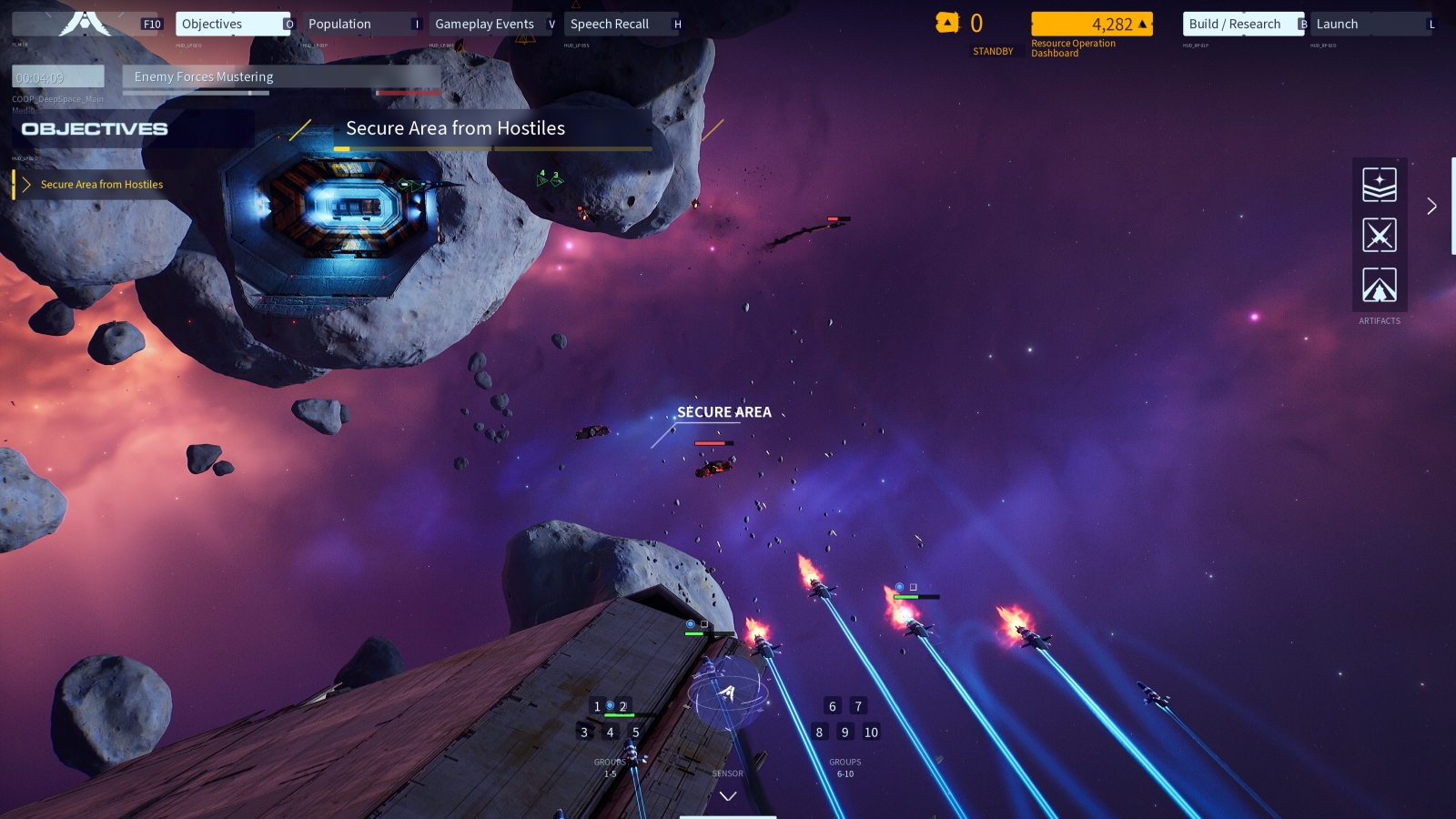
Task: Open Gameplay Events log
Action: point(486,25)
